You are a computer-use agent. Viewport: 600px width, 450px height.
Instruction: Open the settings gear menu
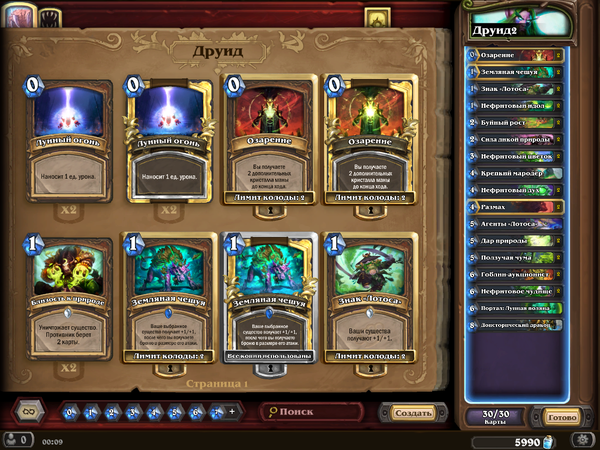pos(584,439)
